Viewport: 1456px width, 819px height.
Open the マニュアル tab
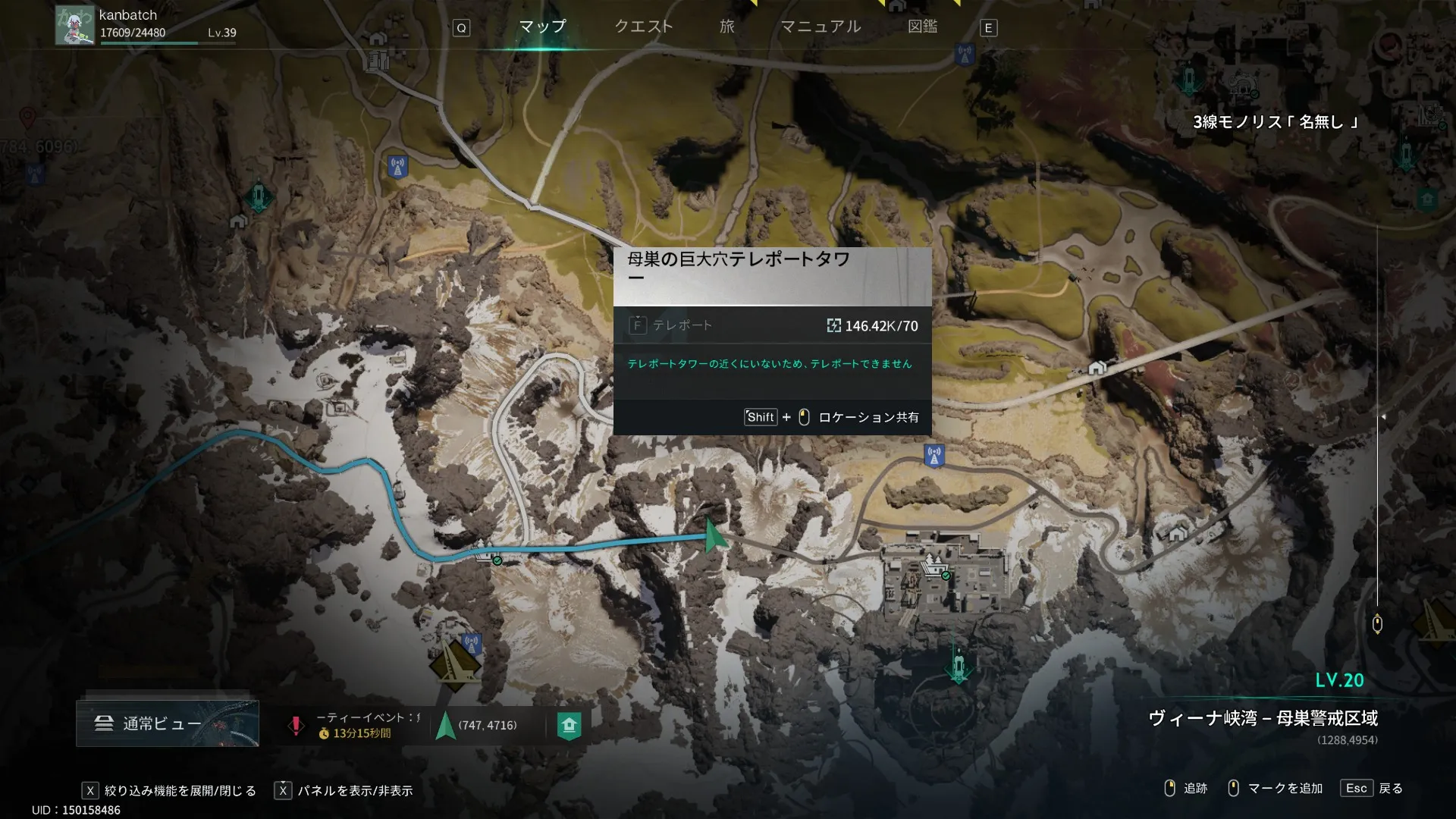tap(821, 27)
